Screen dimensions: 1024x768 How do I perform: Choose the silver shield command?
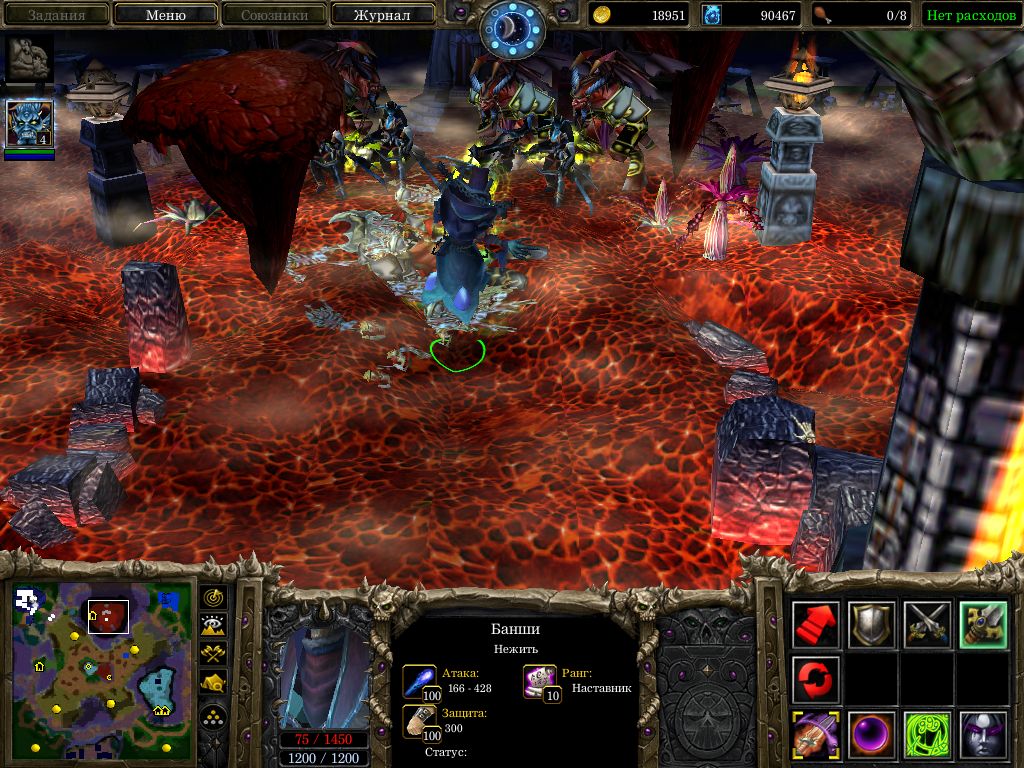[x=871, y=625]
